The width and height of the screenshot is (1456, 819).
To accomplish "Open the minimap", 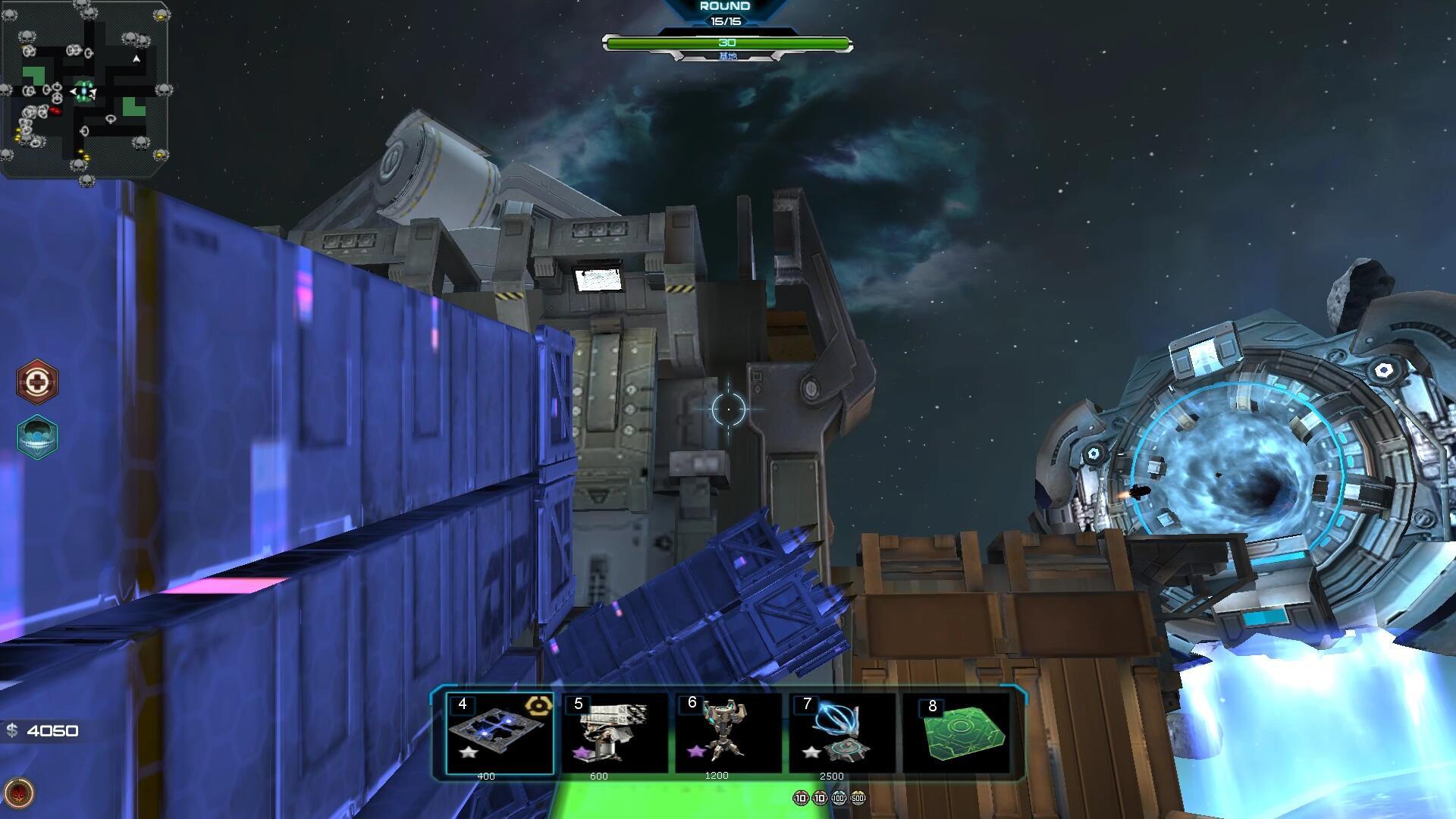I will point(85,89).
